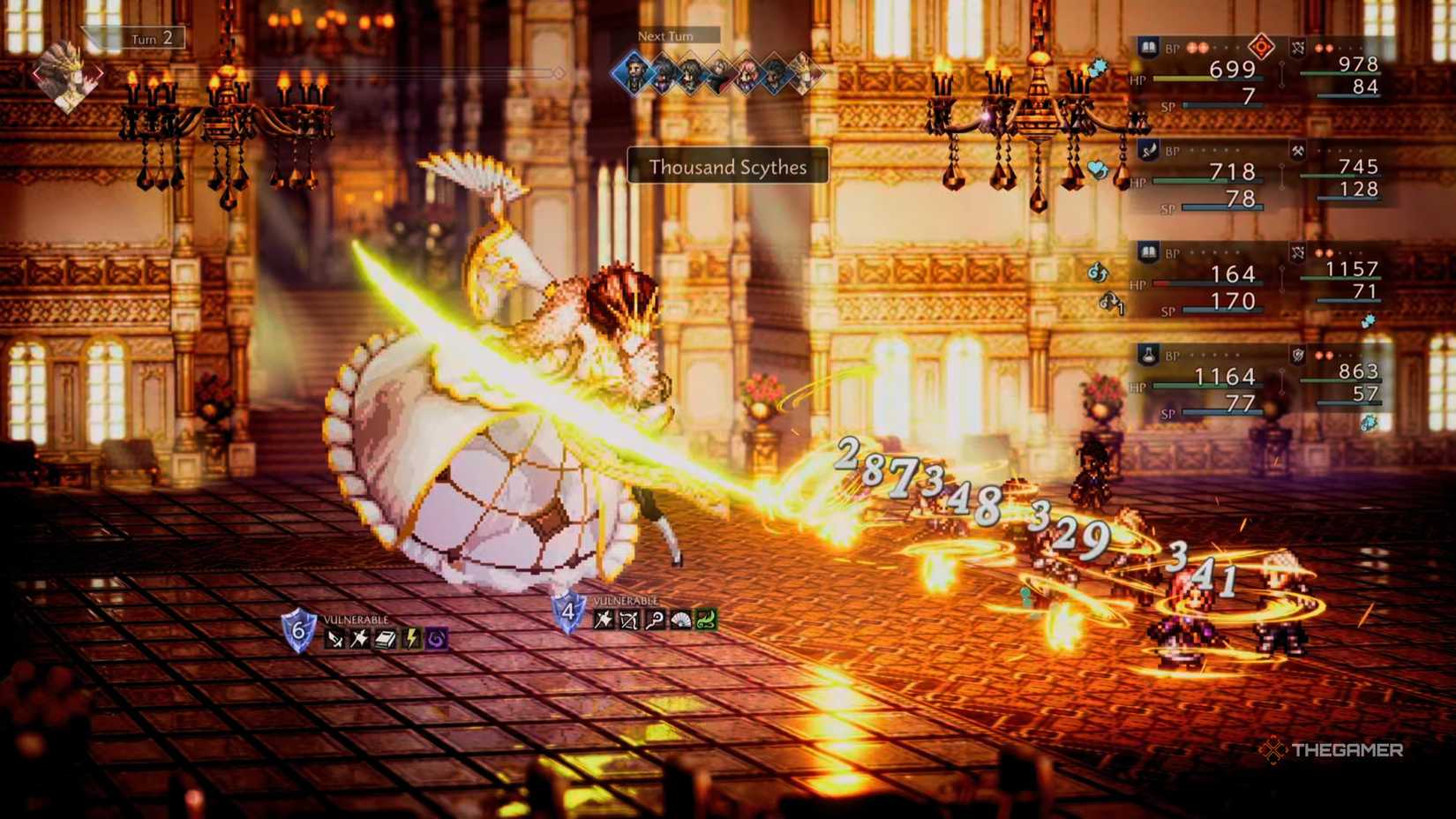Select the shield icon numbered 4 on the floor
The height and width of the screenshot is (819, 1456).
[569, 611]
